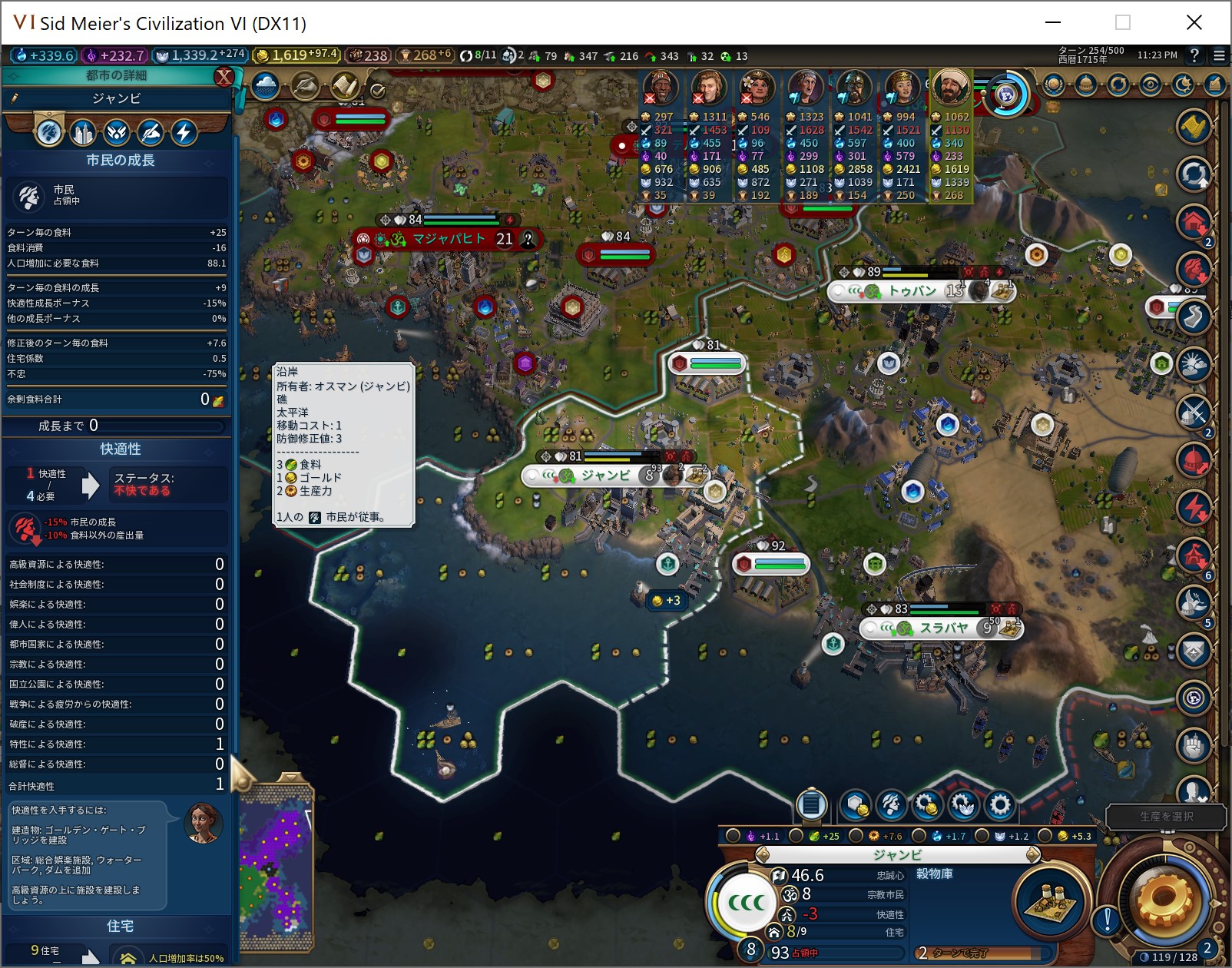Screen dimensions: 1232x968
Task: Switch to the next city using right arrow
Action: point(1033,854)
